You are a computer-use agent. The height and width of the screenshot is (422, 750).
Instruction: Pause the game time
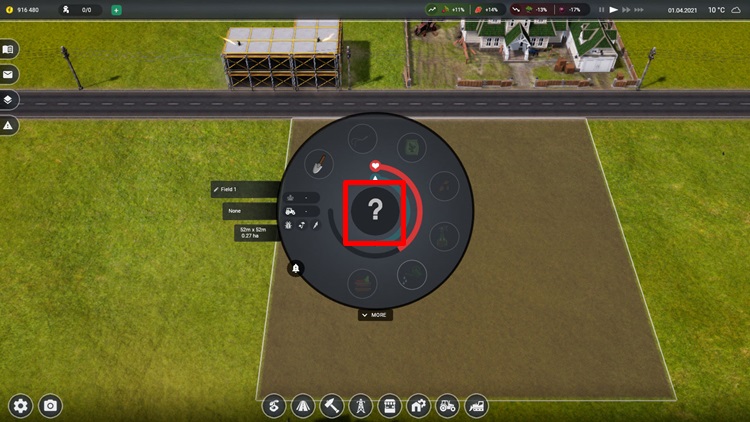[600, 10]
